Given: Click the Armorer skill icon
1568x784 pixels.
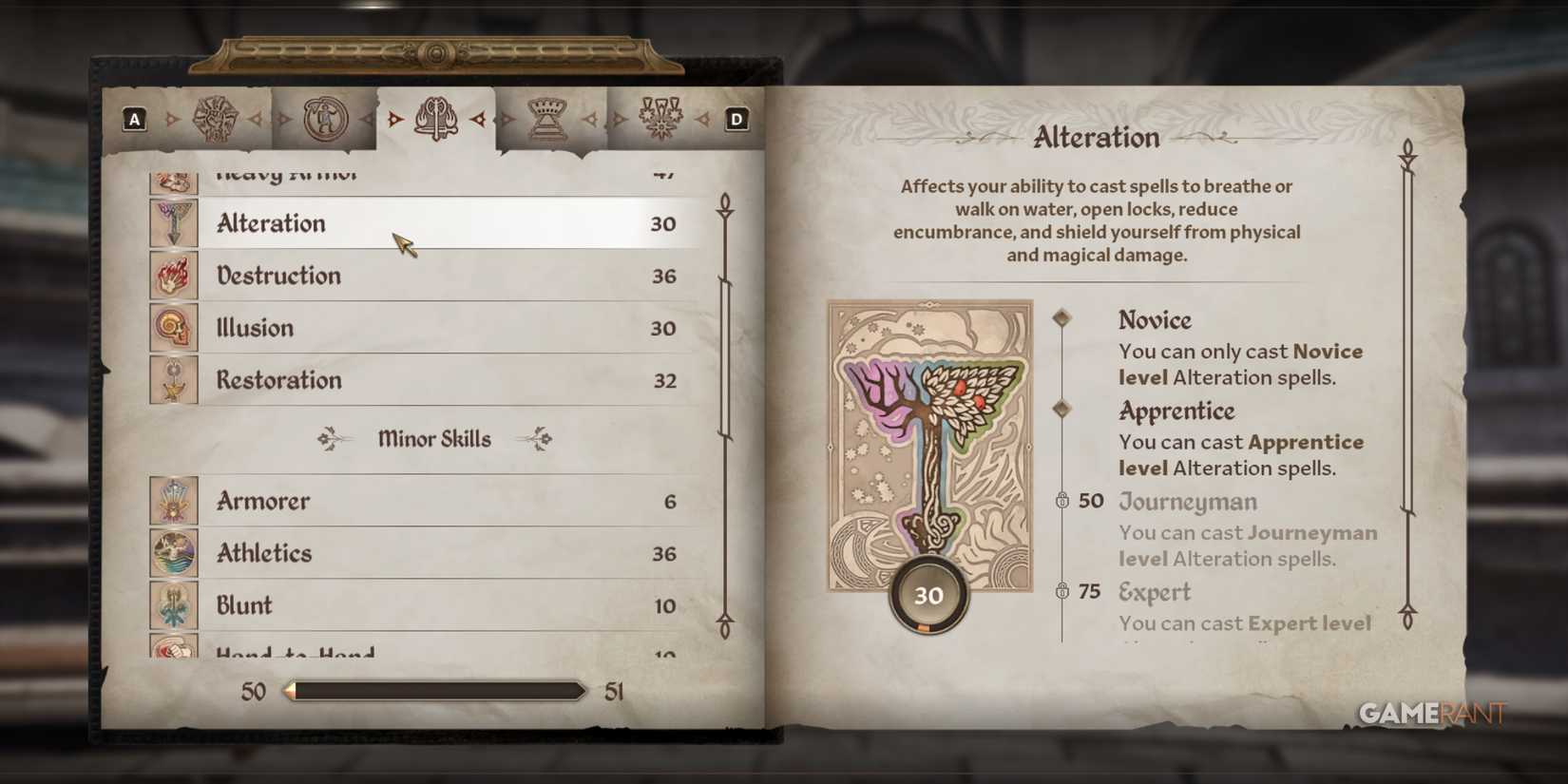Looking at the screenshot, I should point(173,501).
